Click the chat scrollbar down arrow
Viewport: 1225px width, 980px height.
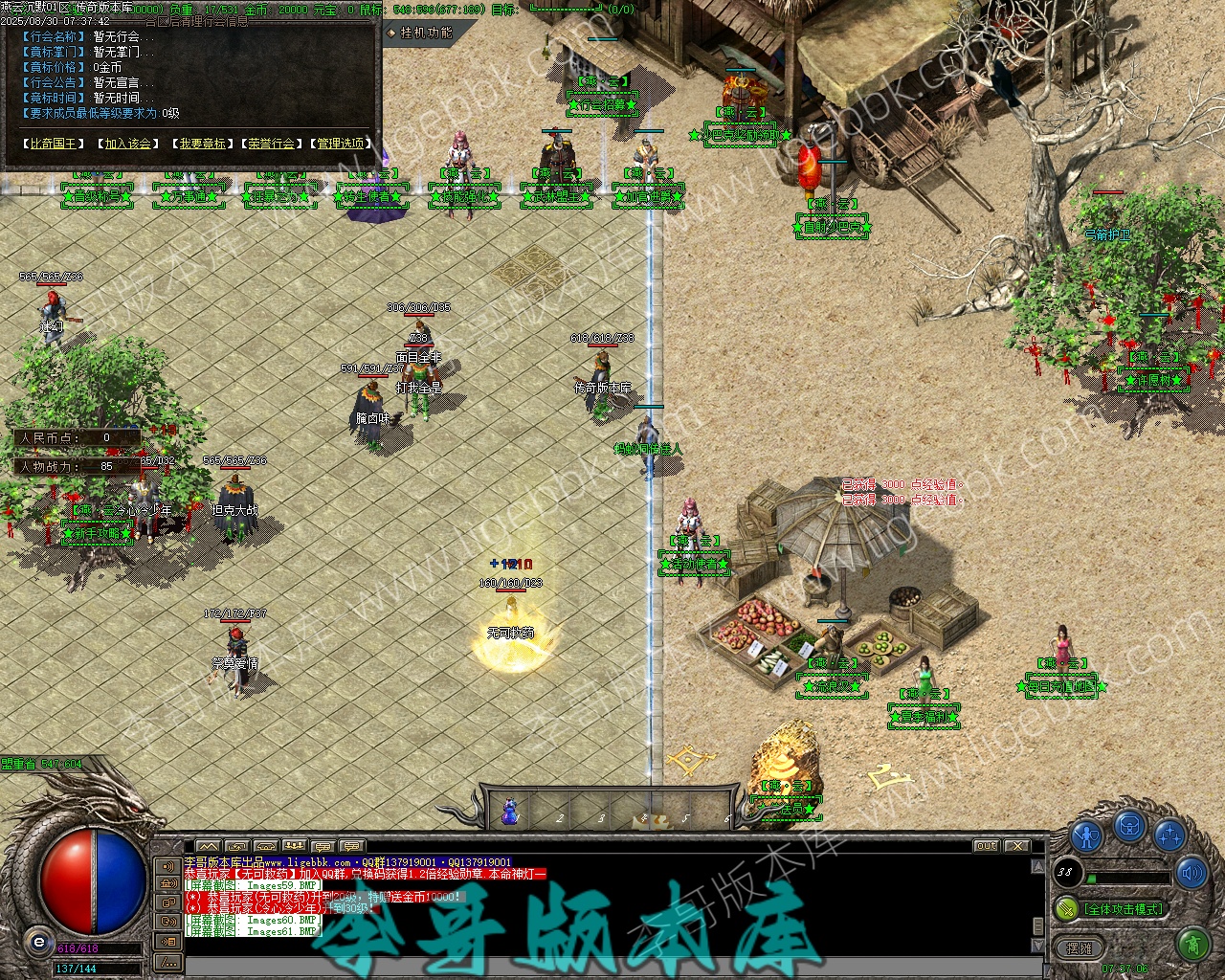(x=1037, y=946)
